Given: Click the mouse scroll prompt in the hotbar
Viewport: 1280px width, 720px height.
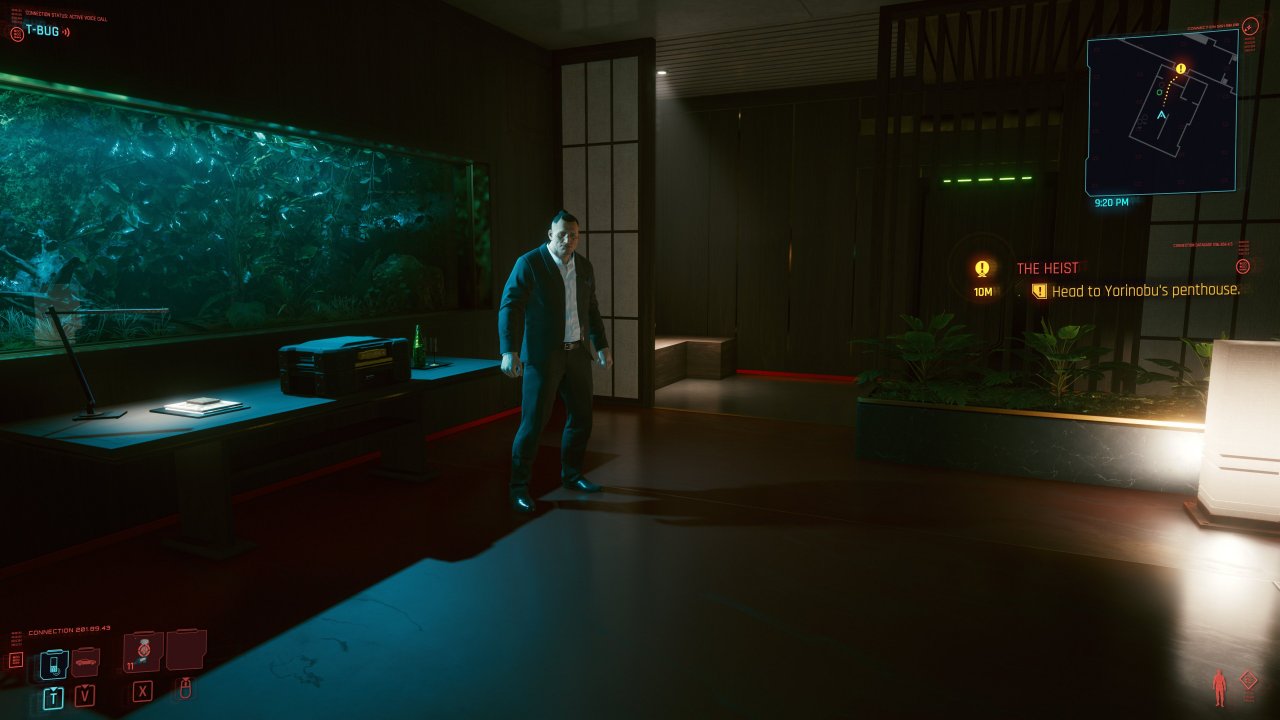Looking at the screenshot, I should 185,689.
